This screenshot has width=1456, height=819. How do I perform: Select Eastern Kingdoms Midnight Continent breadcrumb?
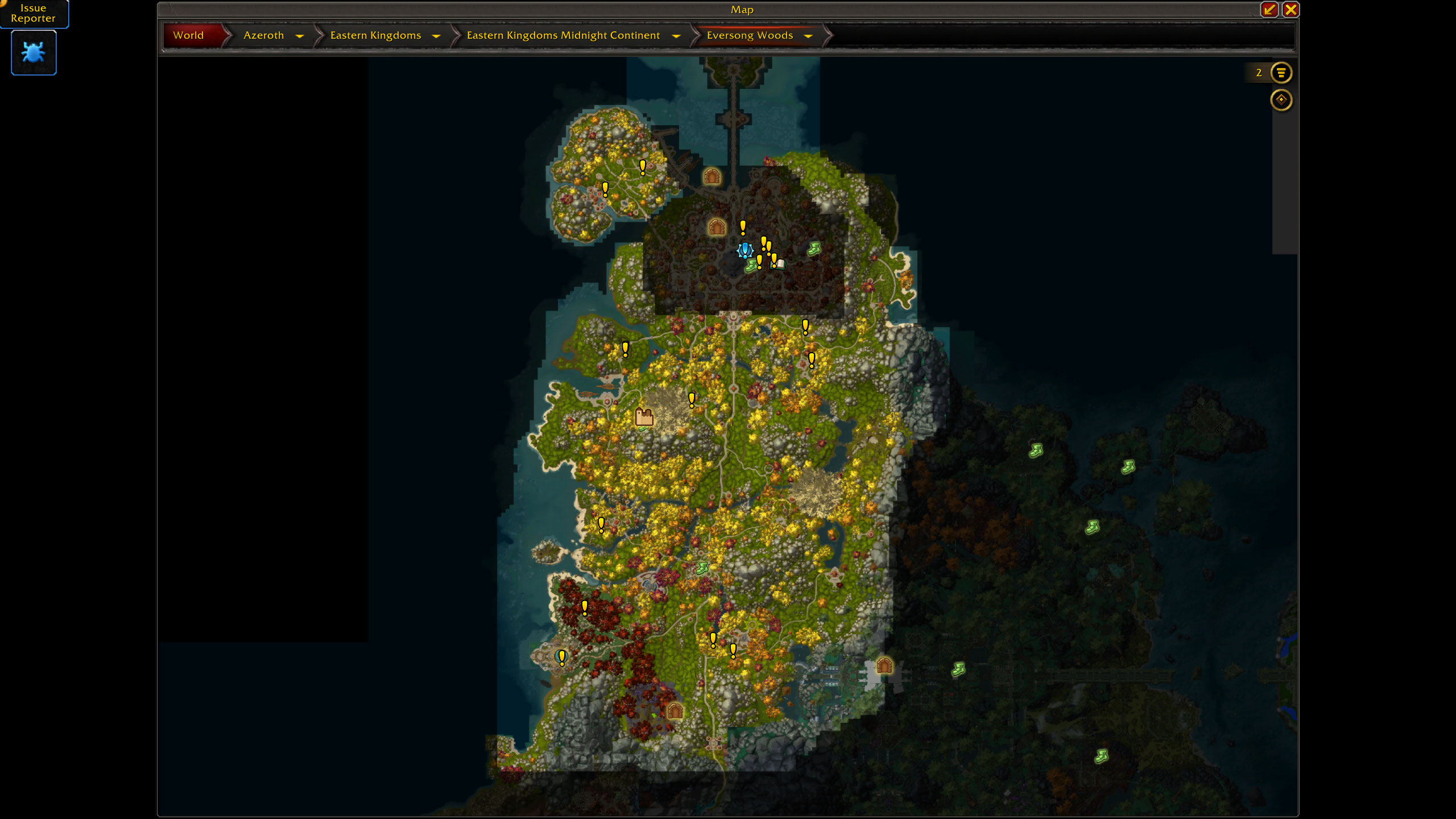563,35
